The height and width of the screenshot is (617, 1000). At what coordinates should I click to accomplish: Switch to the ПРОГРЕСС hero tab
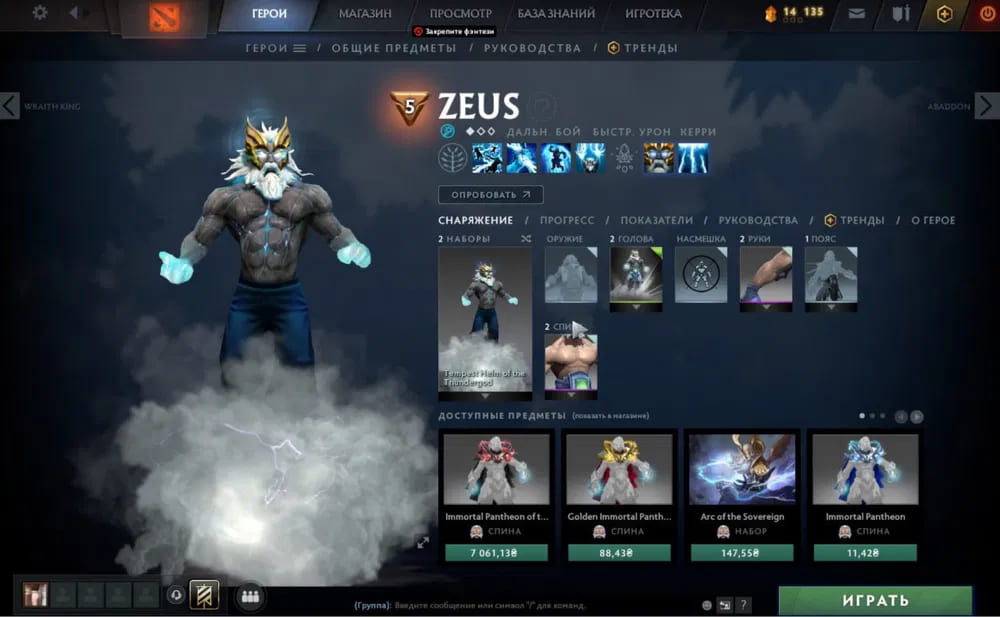tap(567, 220)
